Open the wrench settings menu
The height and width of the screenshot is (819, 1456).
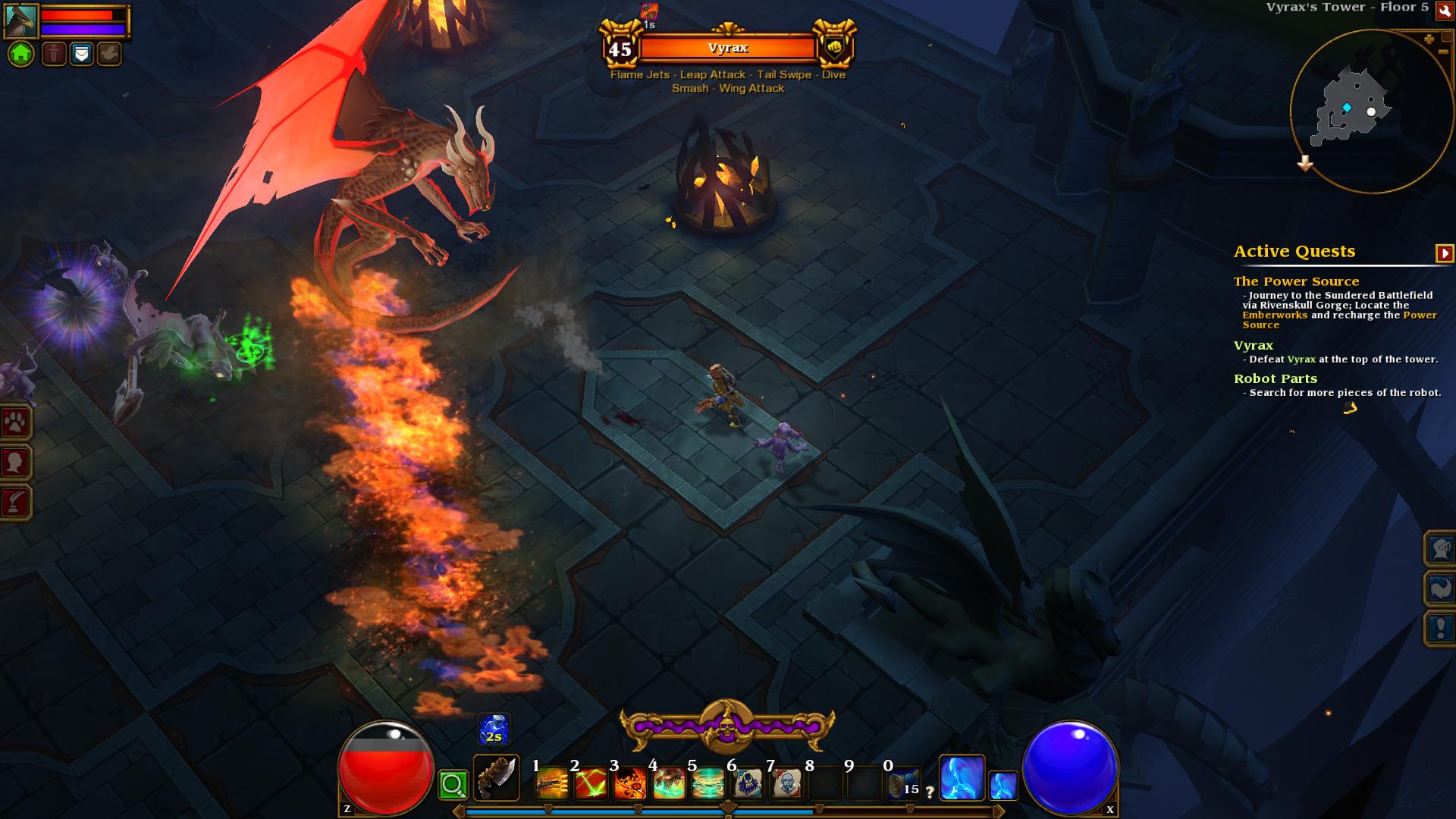[x=1445, y=11]
